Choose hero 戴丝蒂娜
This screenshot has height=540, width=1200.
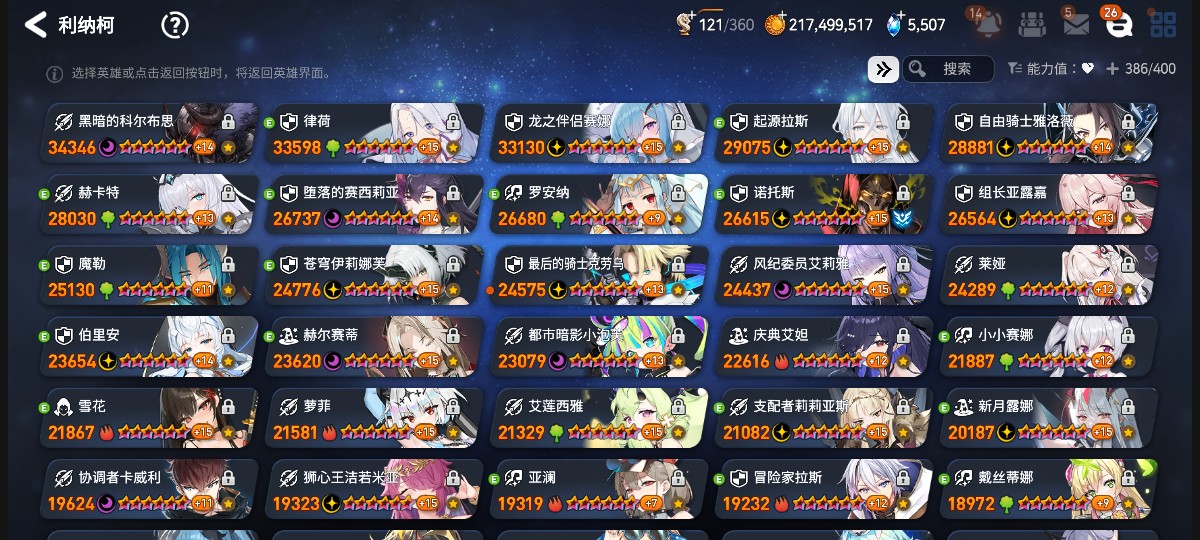(x=1050, y=490)
